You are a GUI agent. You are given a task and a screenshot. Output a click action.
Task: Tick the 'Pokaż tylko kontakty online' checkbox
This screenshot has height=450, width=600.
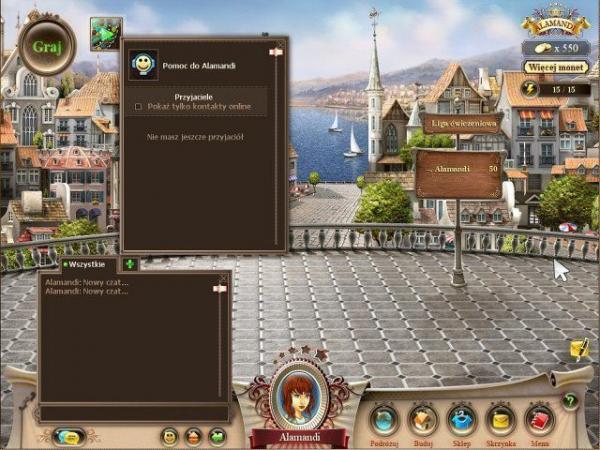[139, 106]
